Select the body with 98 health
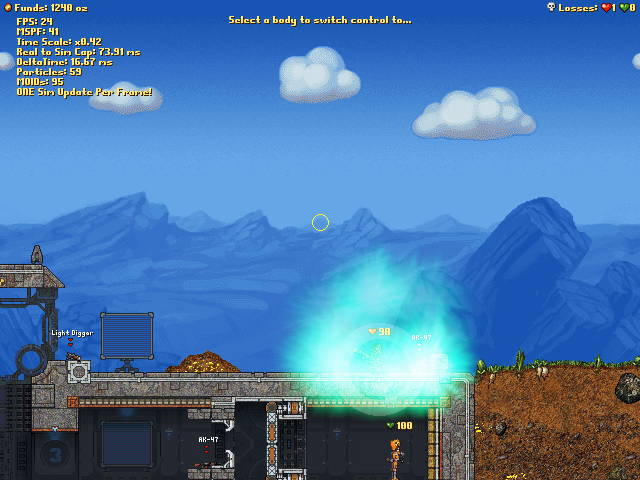Screen dimensions: 640x480 tap(378, 356)
